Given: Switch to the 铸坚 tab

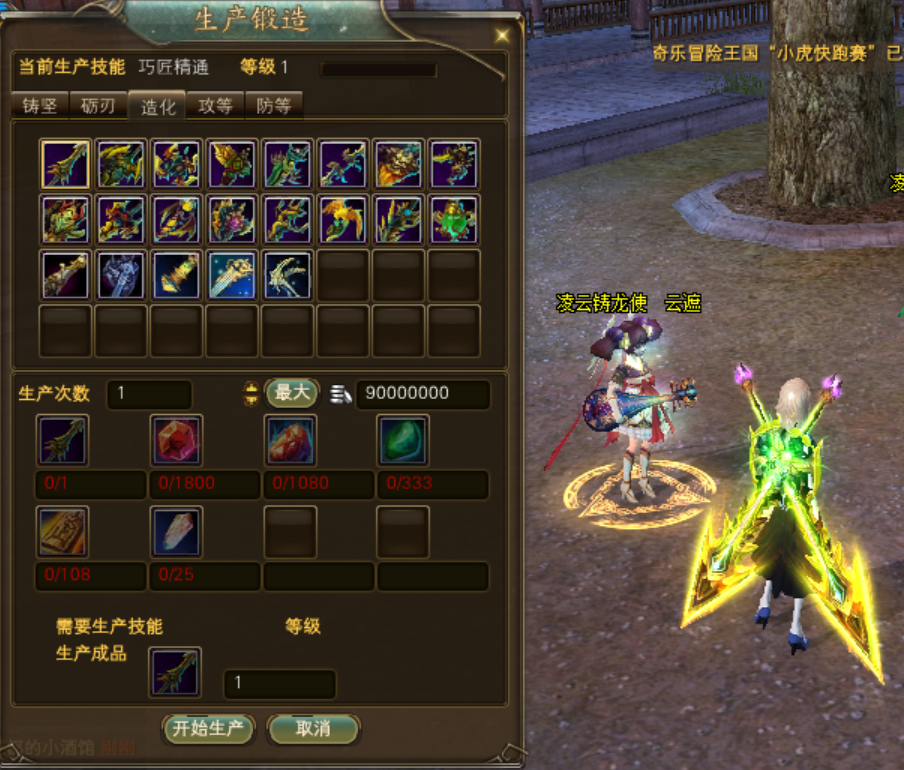Looking at the screenshot, I should [40, 106].
